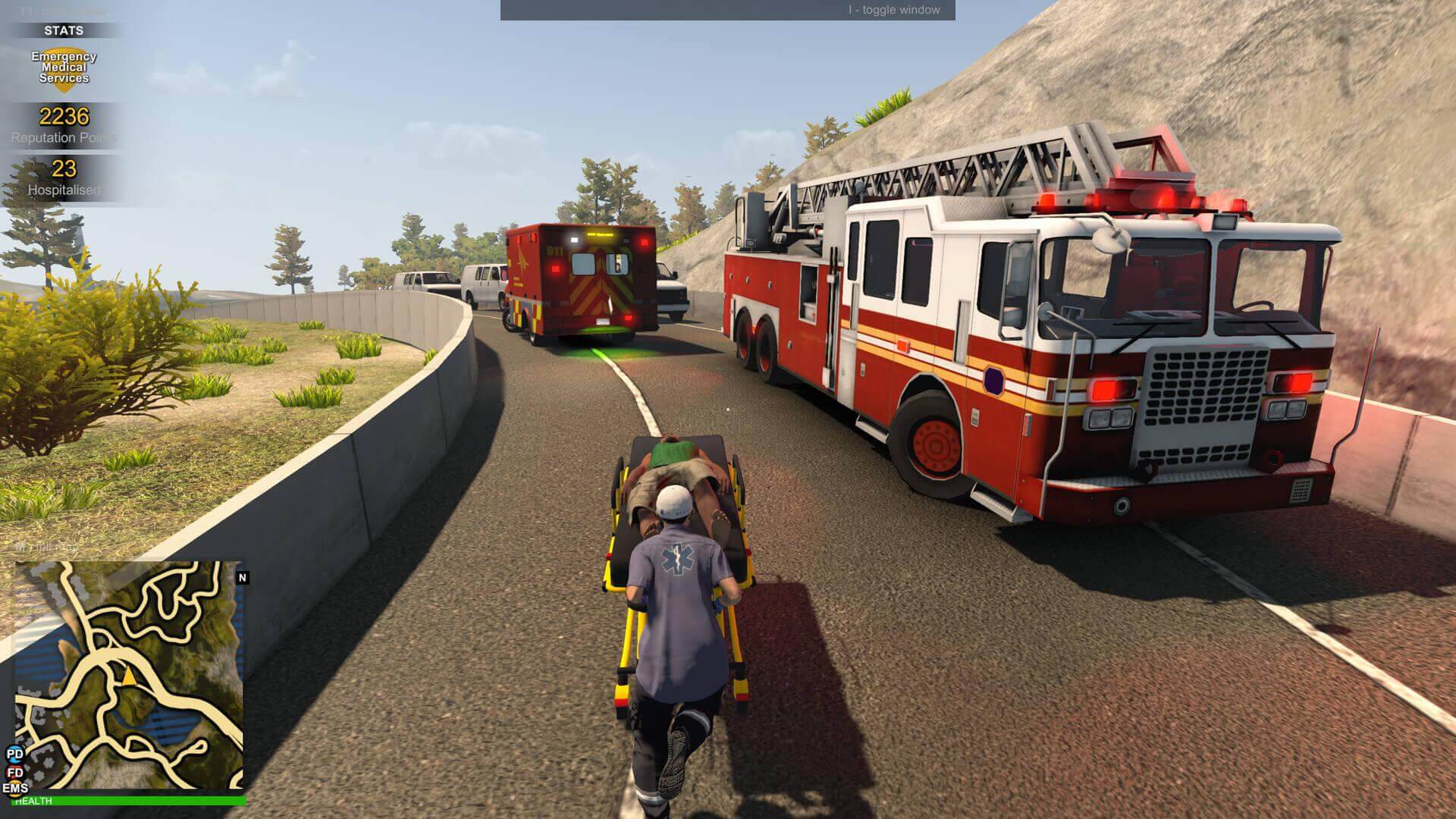Select the PD department icon
This screenshot has width=1456, height=819.
[x=15, y=754]
